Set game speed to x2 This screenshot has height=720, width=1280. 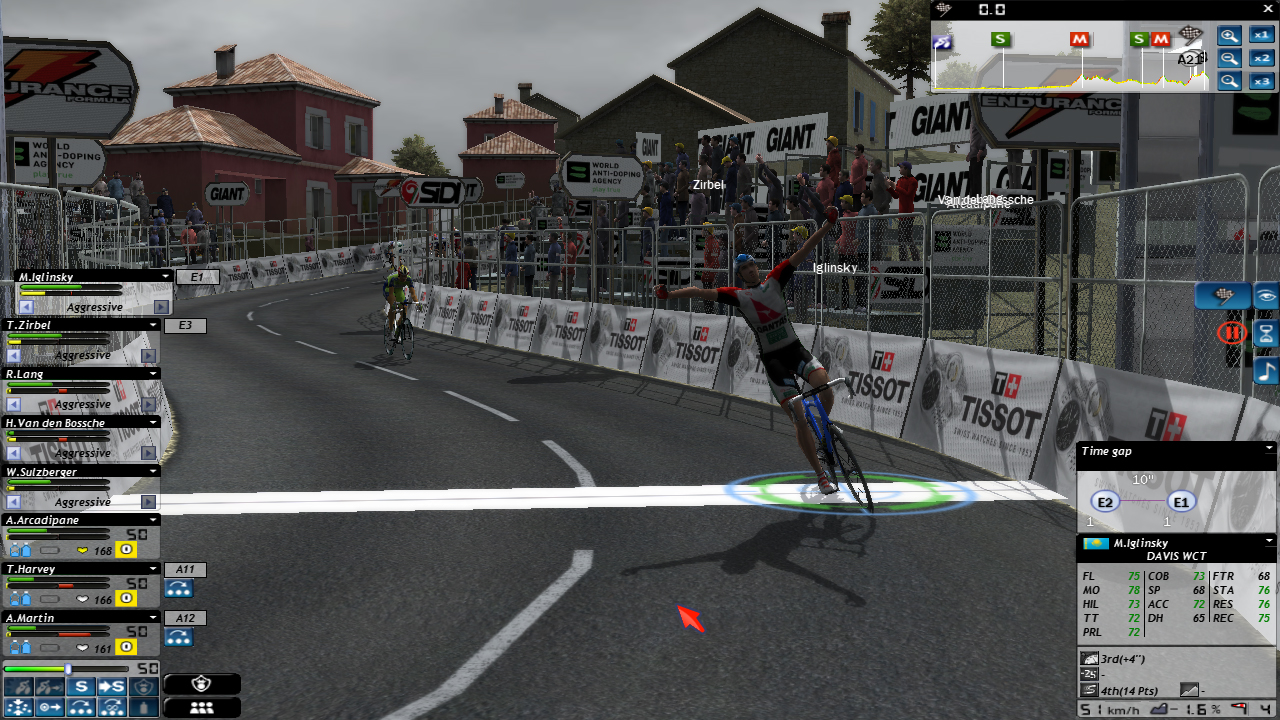point(1260,59)
